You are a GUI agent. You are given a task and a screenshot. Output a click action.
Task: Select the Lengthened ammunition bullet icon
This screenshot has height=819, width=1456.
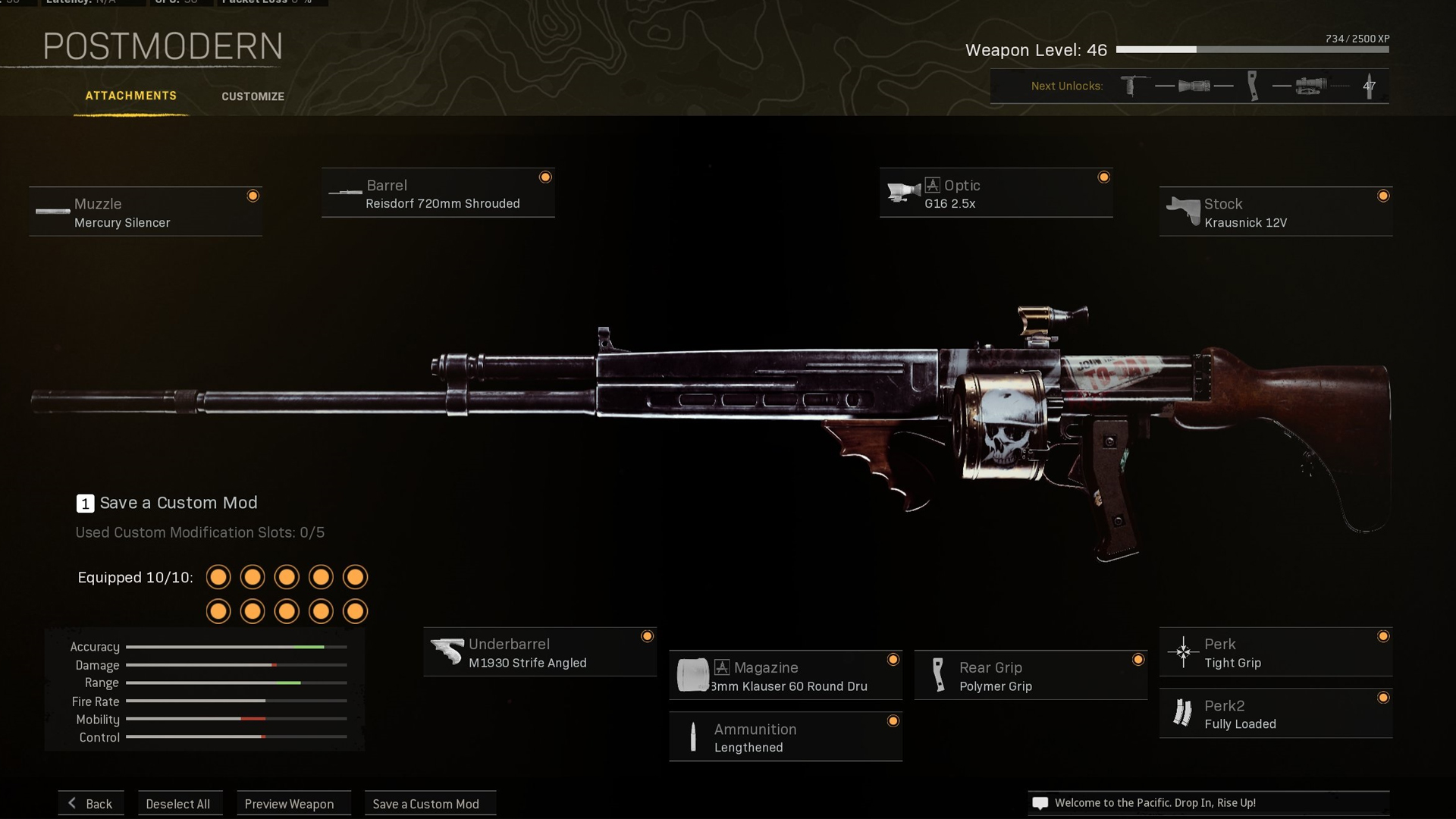(695, 736)
